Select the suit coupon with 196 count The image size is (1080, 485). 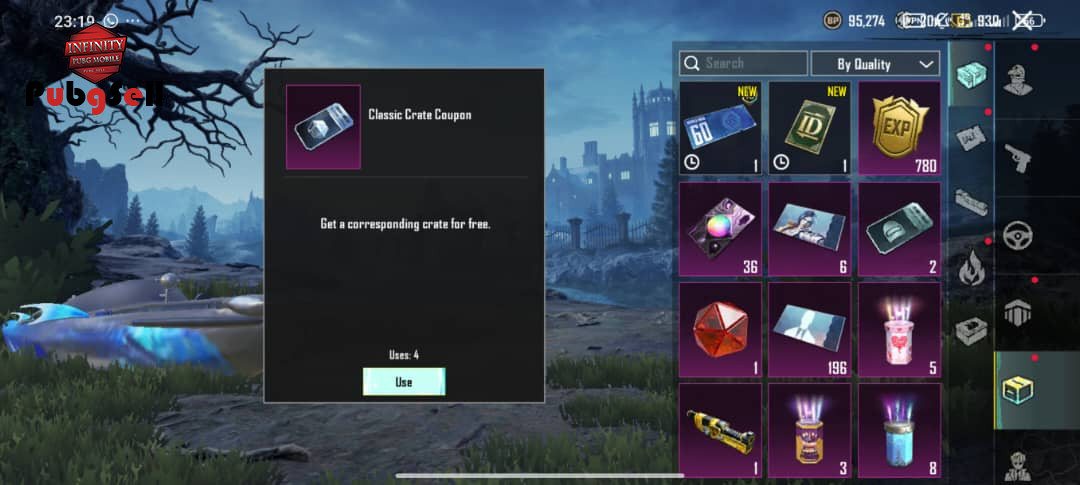point(809,329)
